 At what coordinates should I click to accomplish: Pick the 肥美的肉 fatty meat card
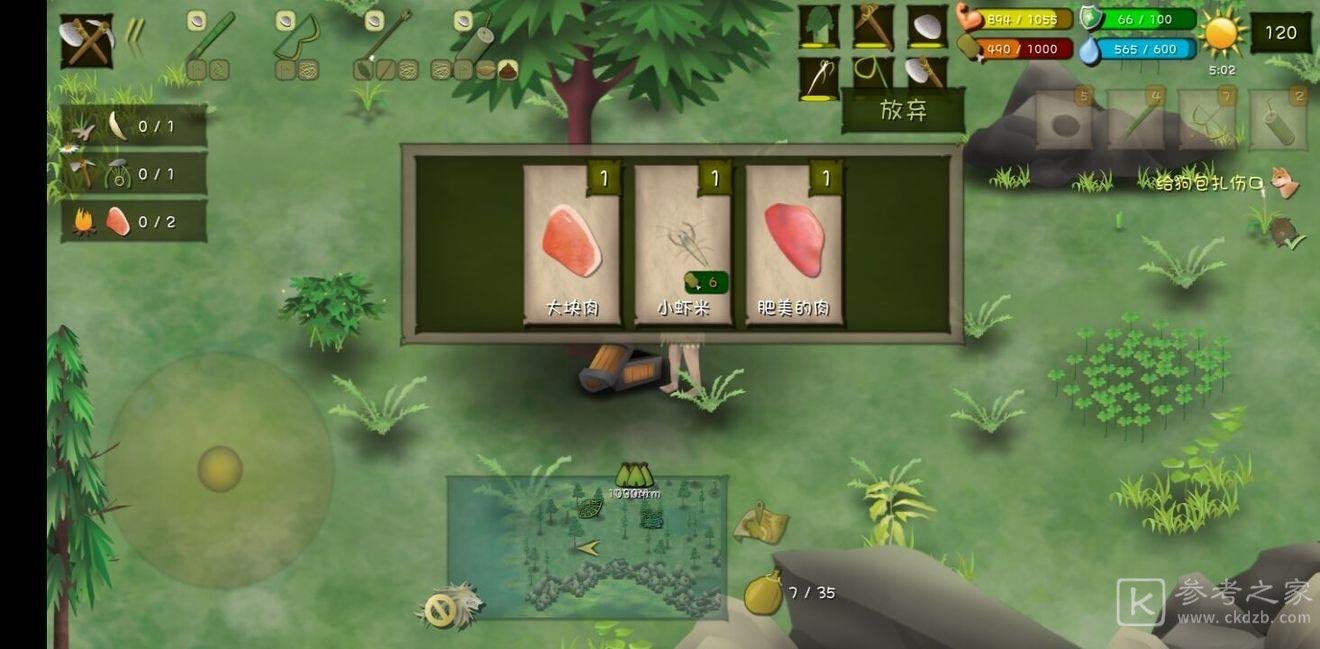tap(794, 245)
